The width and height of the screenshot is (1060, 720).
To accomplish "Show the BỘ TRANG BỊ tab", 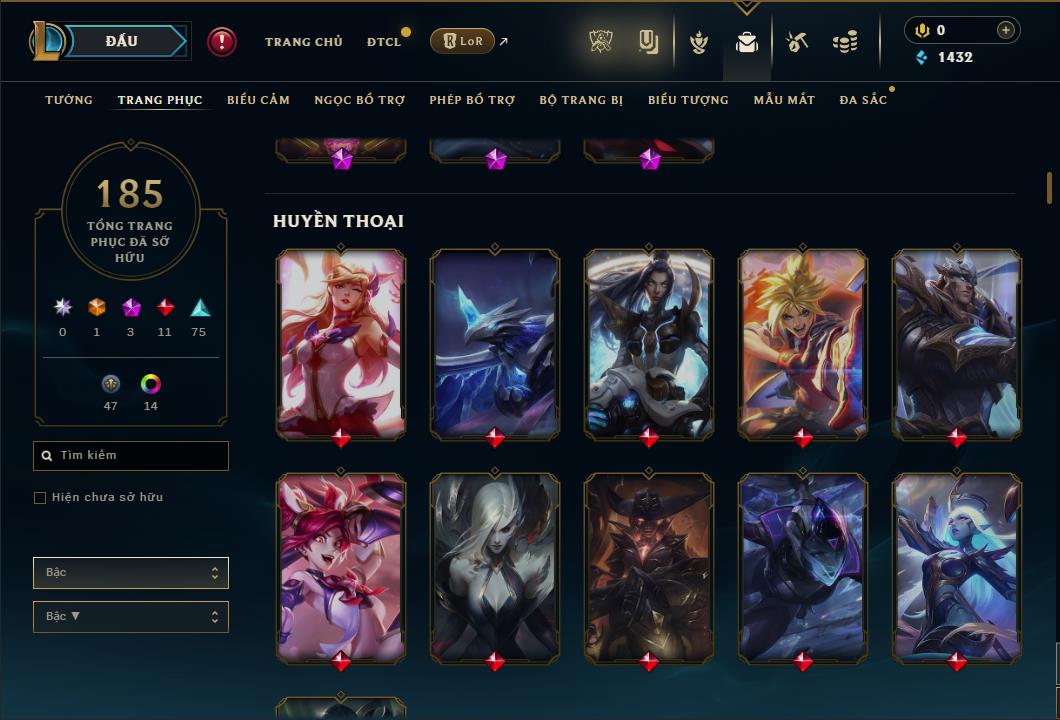I will click(581, 100).
